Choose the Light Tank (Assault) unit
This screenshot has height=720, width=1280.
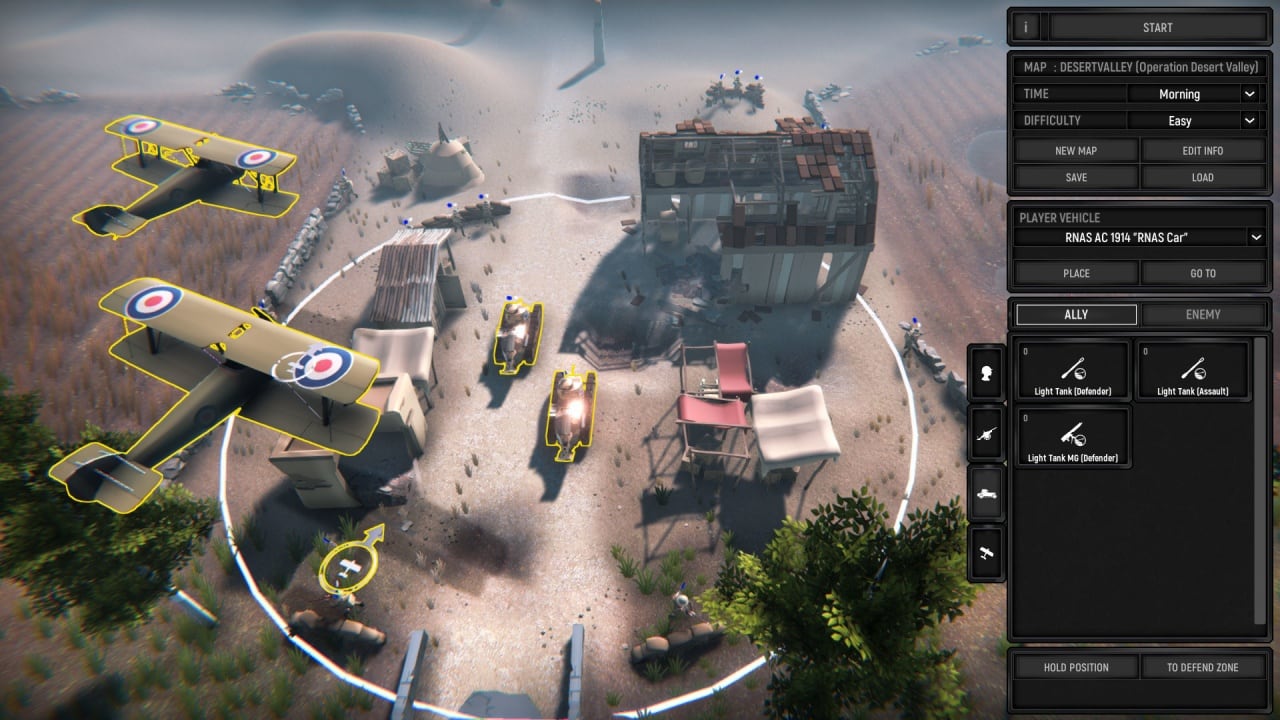pos(1193,372)
